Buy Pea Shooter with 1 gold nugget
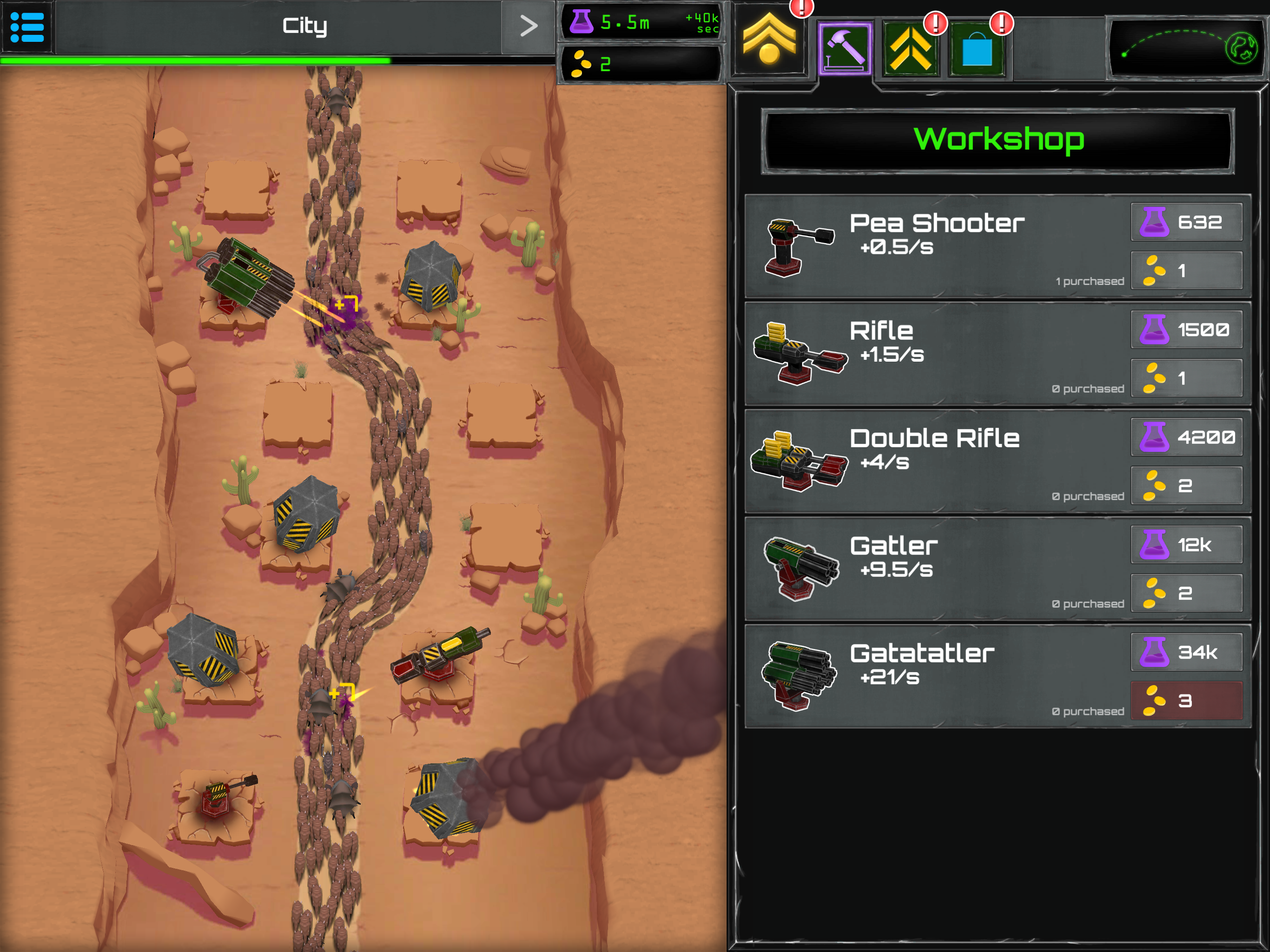Screen dimensions: 1270x952 (1186, 271)
